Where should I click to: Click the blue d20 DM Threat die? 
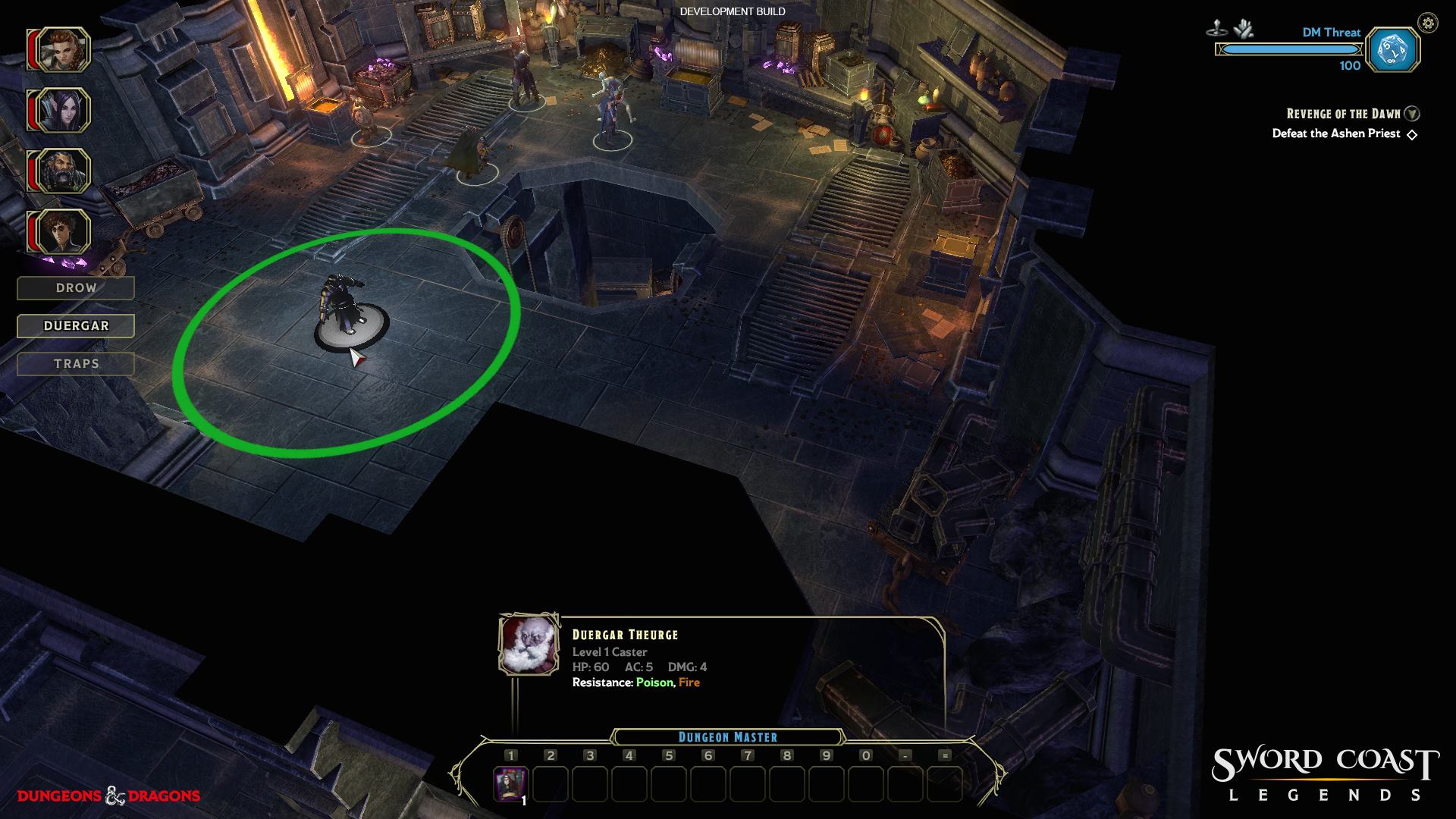click(1394, 51)
